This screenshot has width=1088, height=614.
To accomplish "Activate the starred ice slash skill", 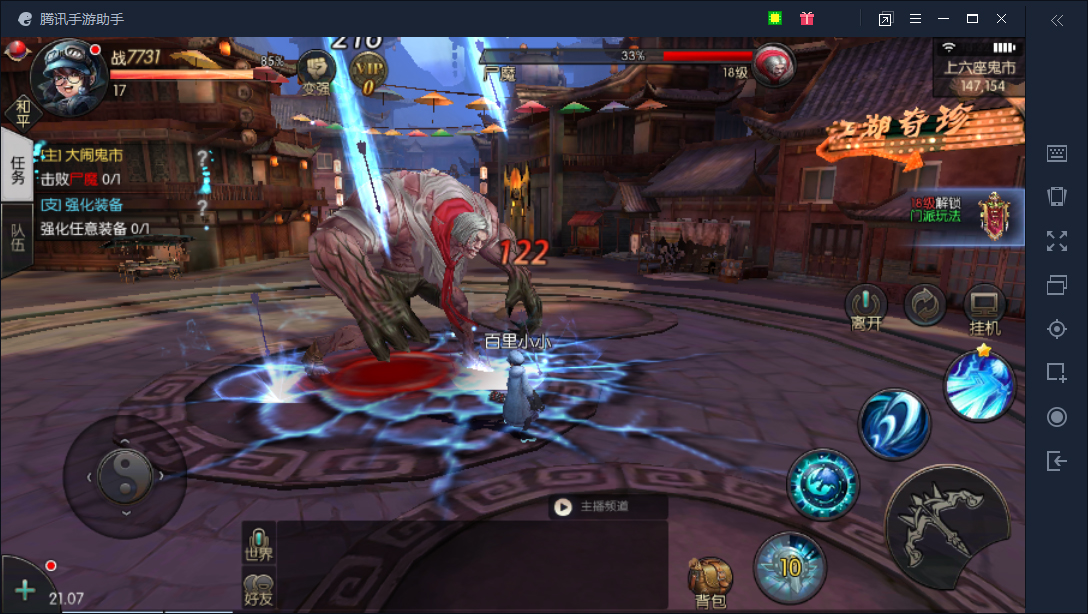I will point(980,385).
